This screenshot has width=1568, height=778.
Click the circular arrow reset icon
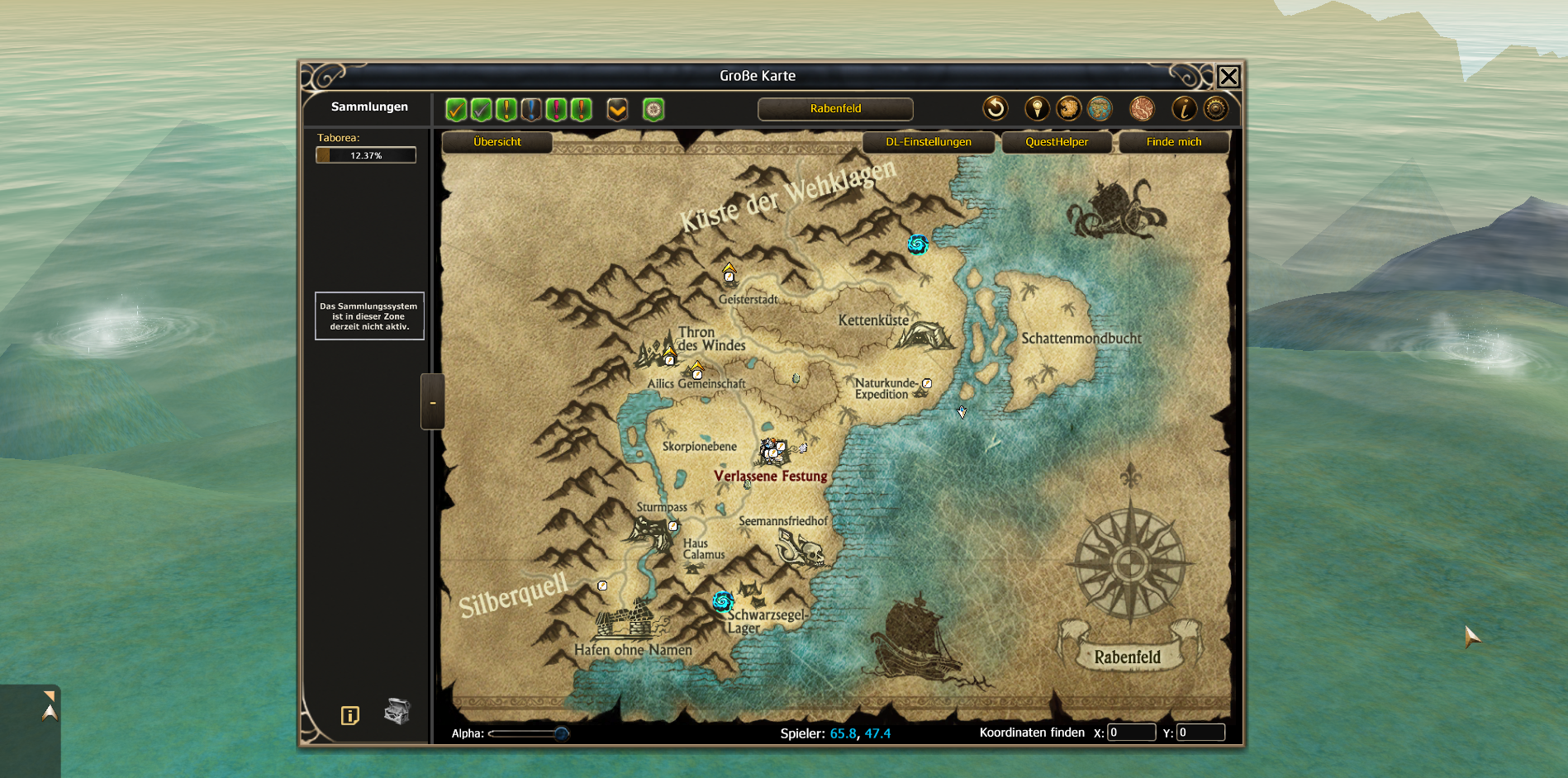pos(995,108)
